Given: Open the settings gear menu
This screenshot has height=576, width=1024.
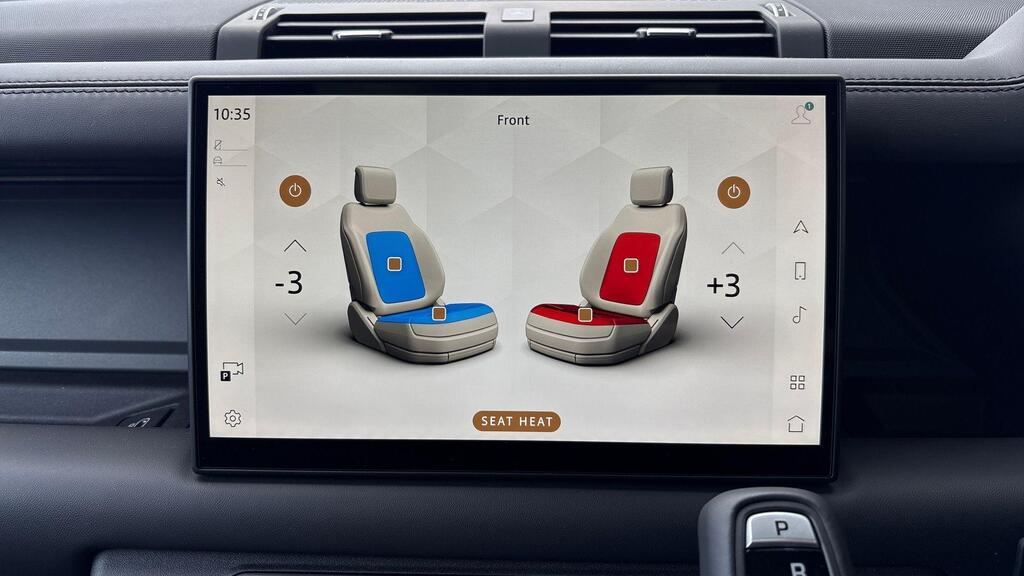Looking at the screenshot, I should (232, 418).
